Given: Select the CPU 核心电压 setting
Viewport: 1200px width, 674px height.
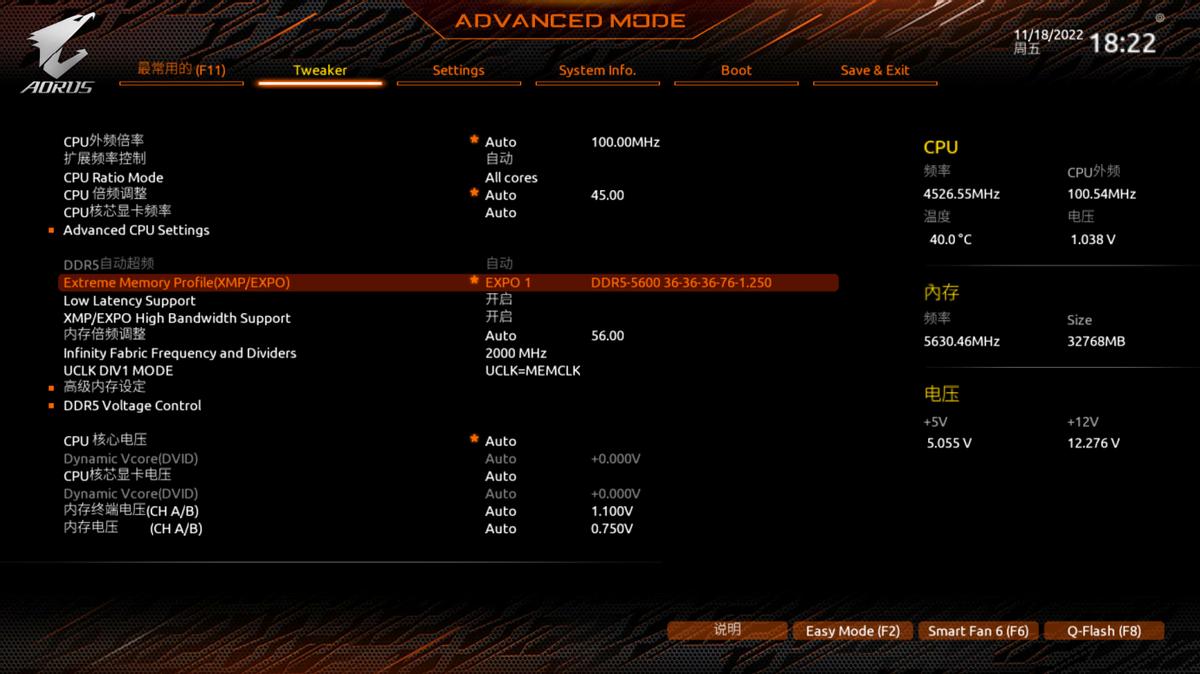Looking at the screenshot, I should [105, 441].
